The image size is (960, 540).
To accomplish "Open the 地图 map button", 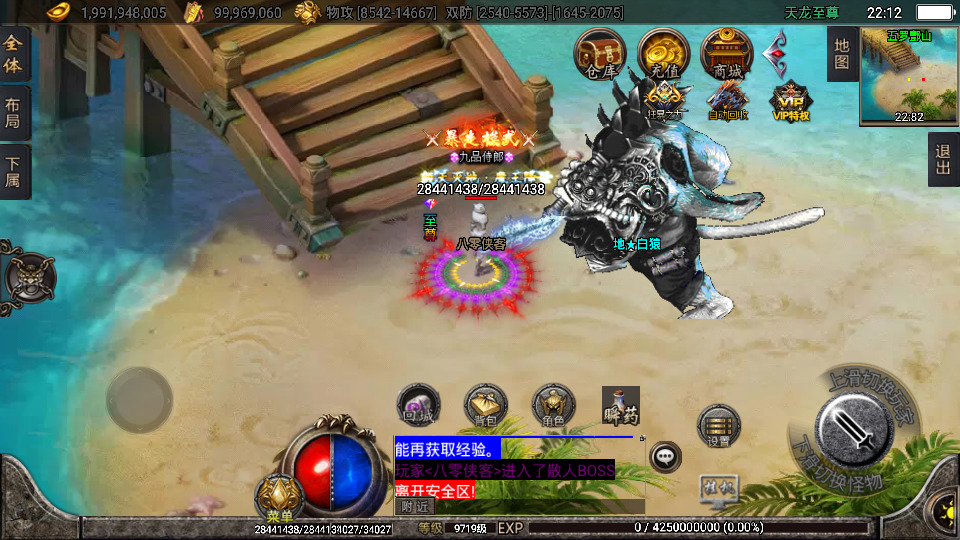I will click(841, 54).
